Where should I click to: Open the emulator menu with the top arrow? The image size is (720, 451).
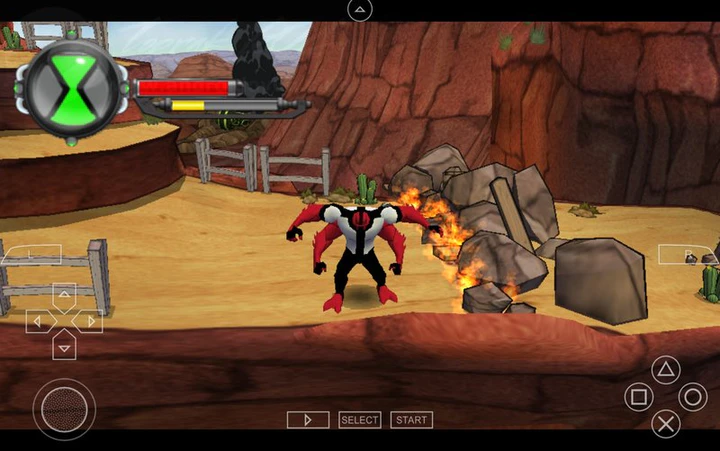click(x=360, y=10)
